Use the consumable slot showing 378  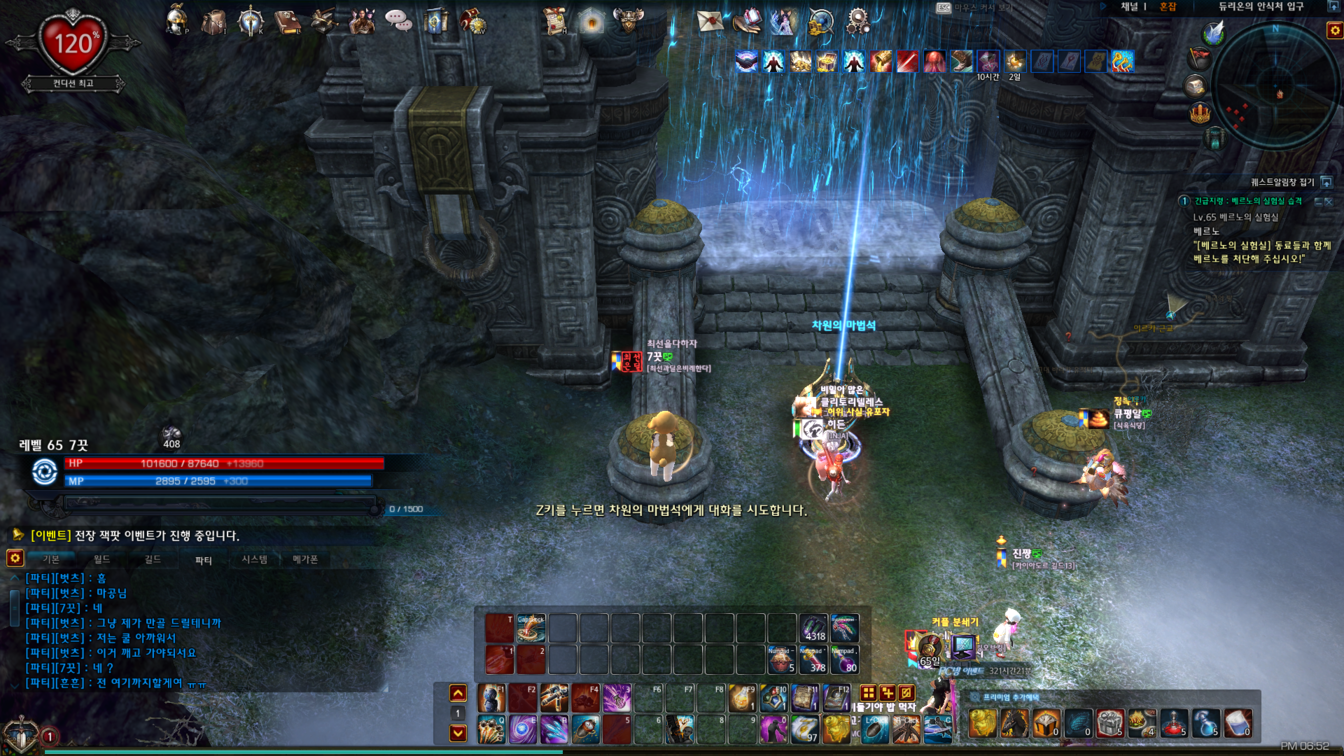tap(814, 659)
